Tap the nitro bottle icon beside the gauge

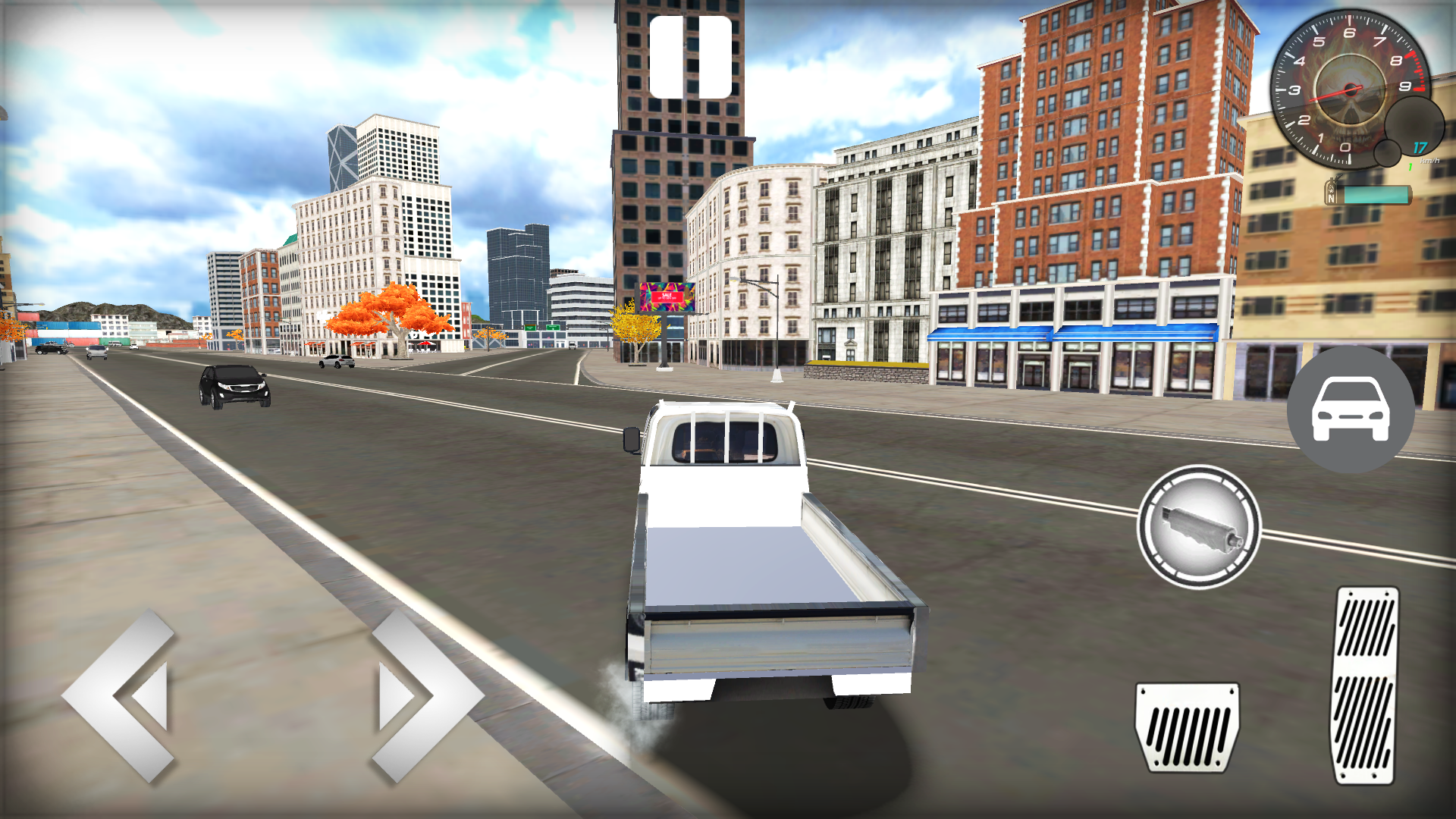click(1332, 190)
